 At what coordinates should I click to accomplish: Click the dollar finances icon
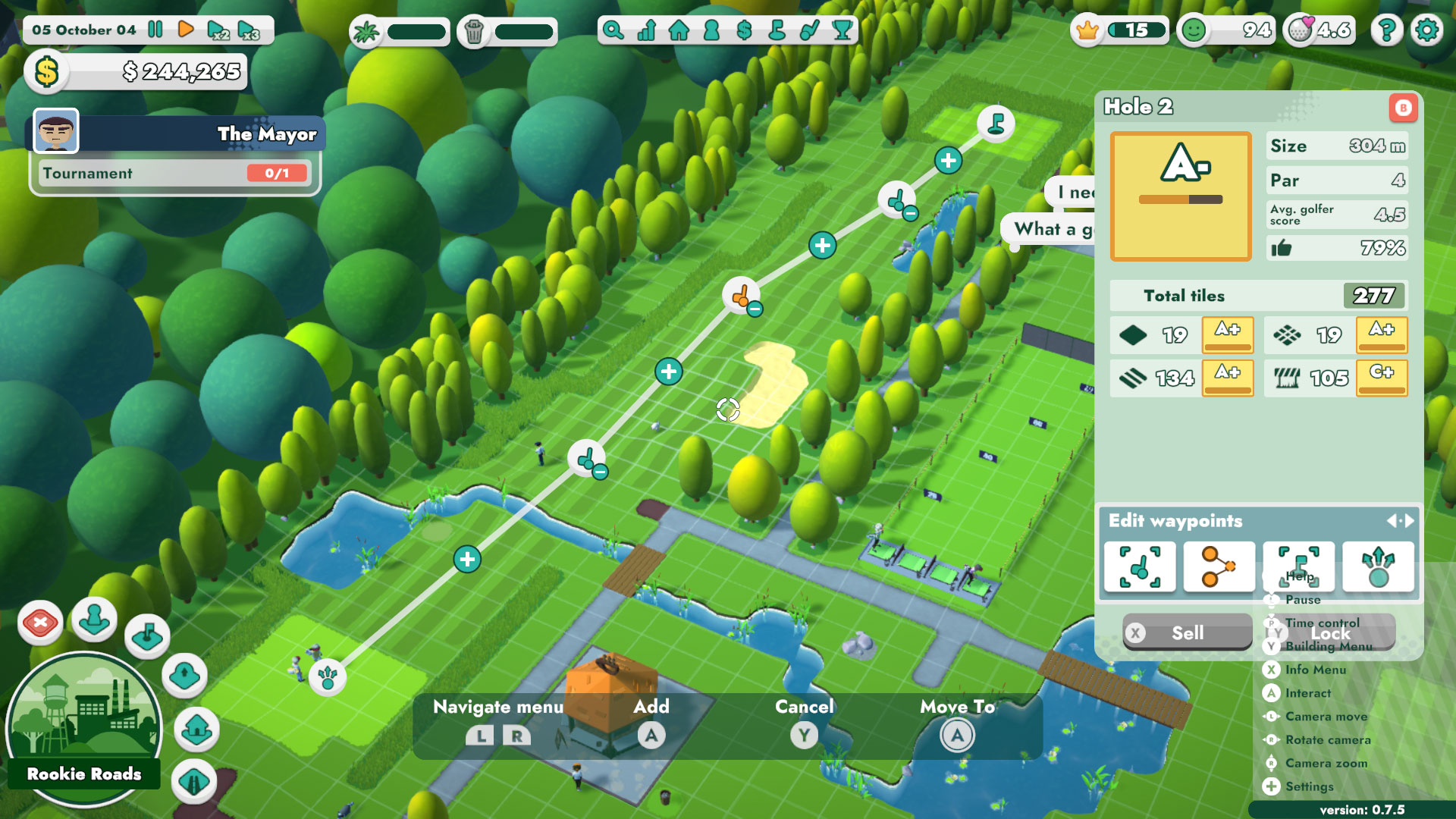click(x=743, y=32)
